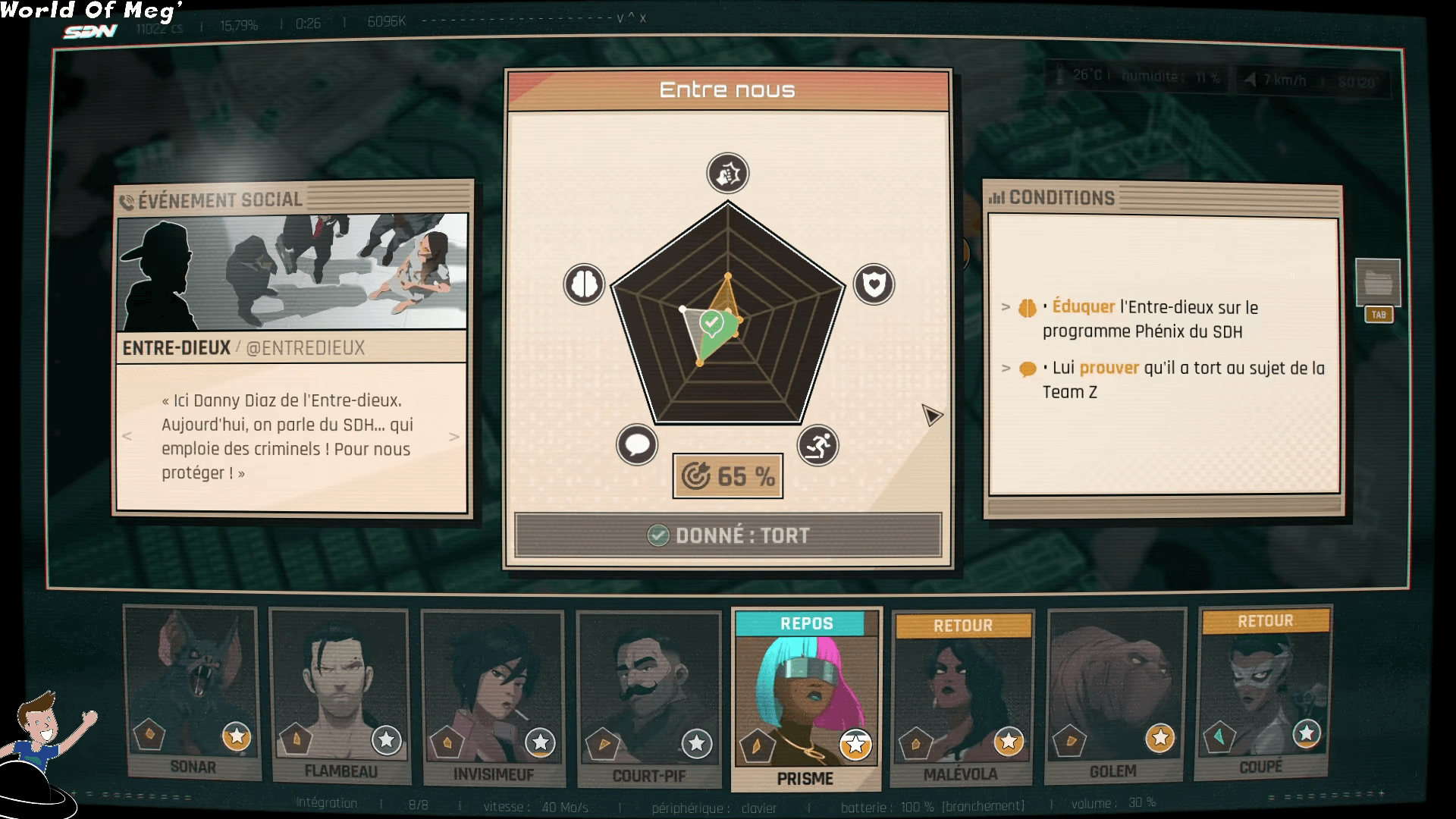Pick the Coupé hero card
This screenshot has width=1456, height=819.
(x=1263, y=692)
